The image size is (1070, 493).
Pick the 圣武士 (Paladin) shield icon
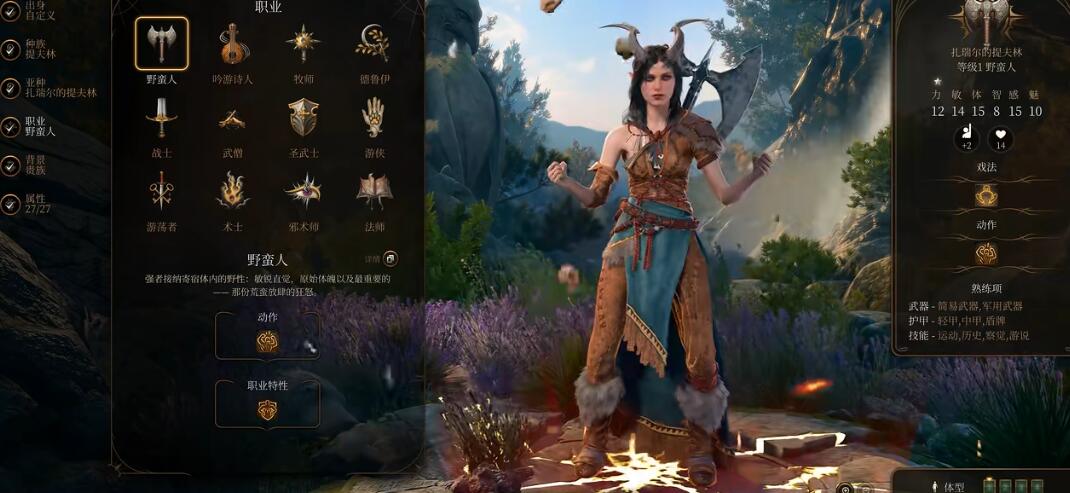tap(303, 118)
